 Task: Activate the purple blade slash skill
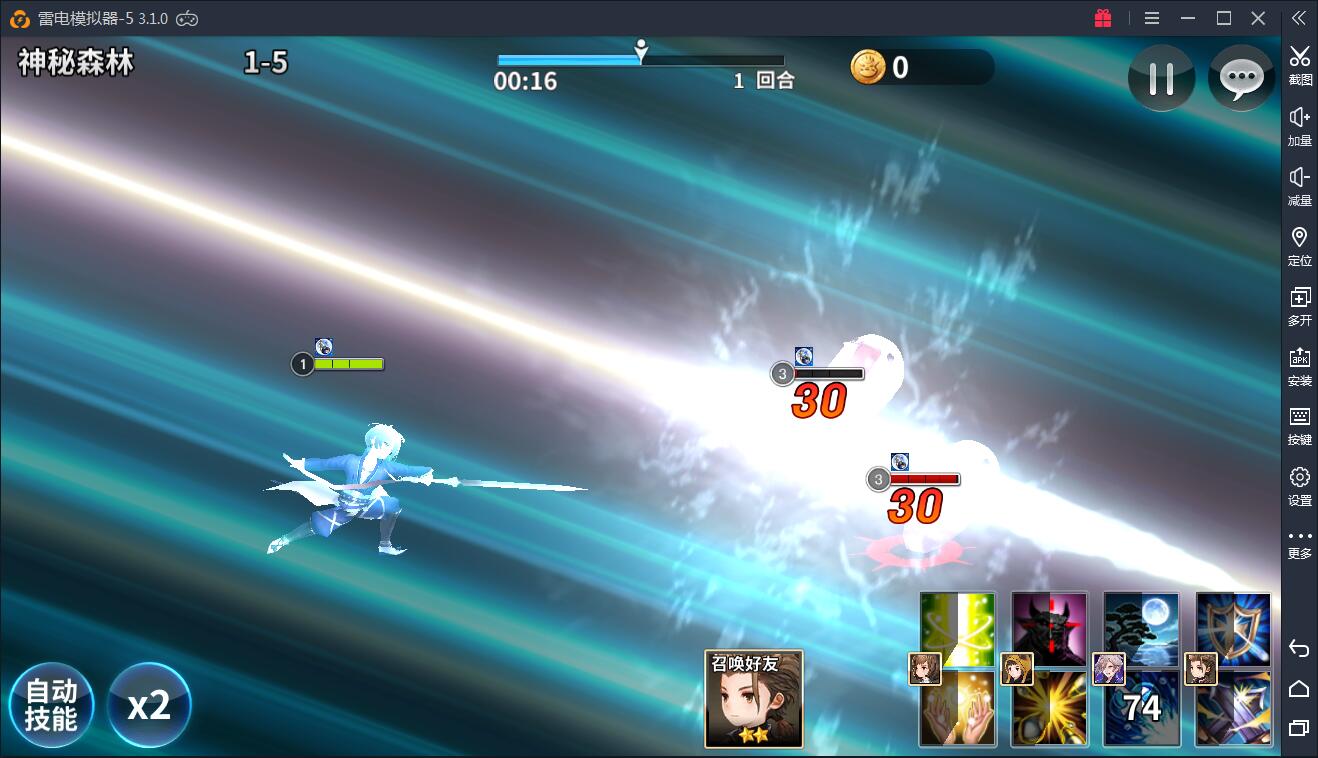1233,709
